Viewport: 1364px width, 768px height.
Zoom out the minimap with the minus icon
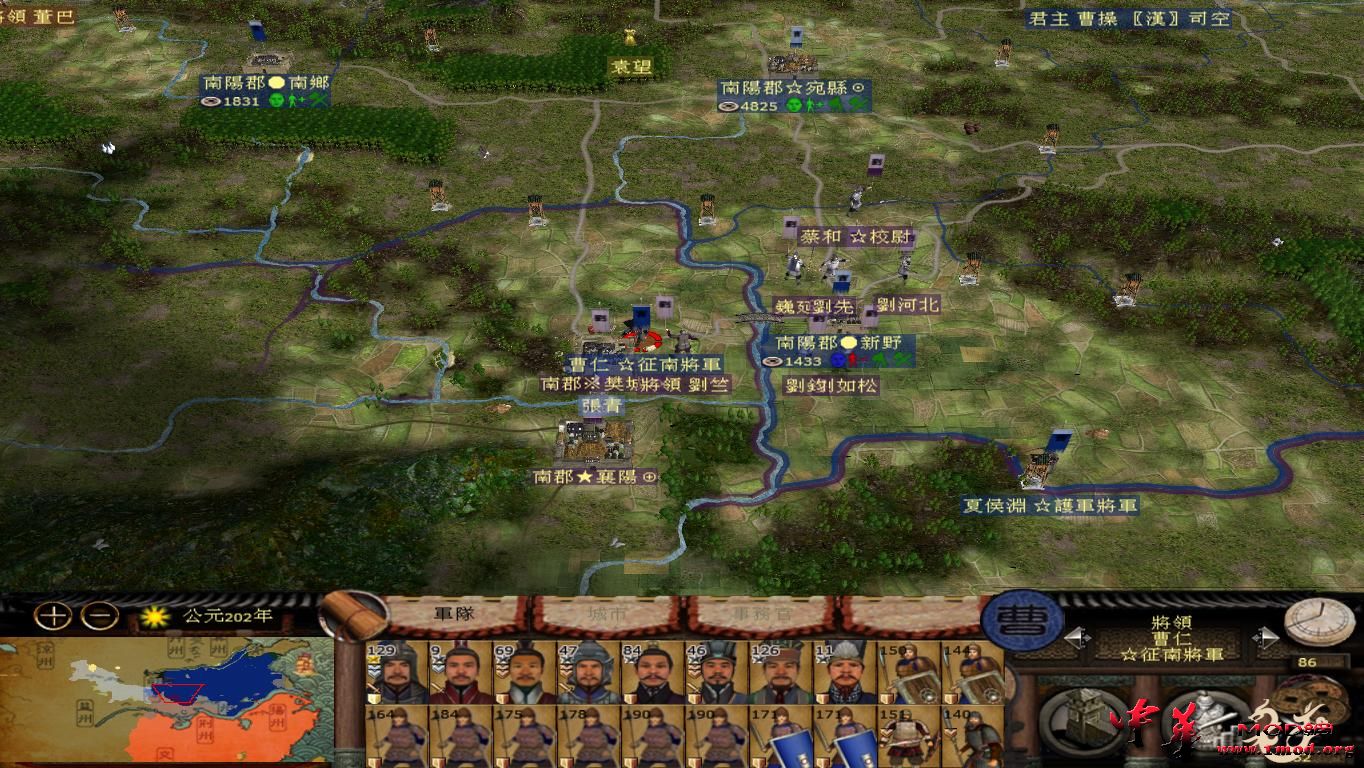[99, 615]
